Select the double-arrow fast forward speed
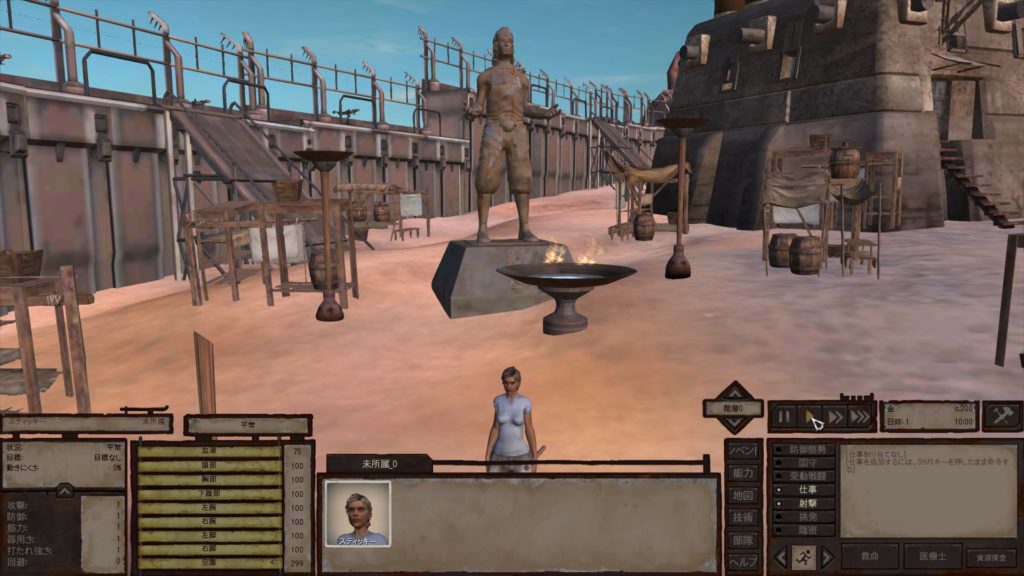 836,416
